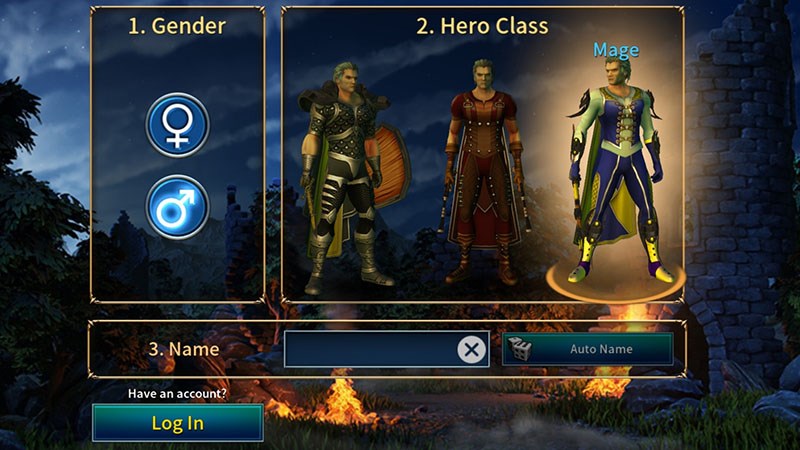Viewport: 800px width, 450px height.
Task: Pick the armored warrior hero with shield
Action: coord(345,175)
